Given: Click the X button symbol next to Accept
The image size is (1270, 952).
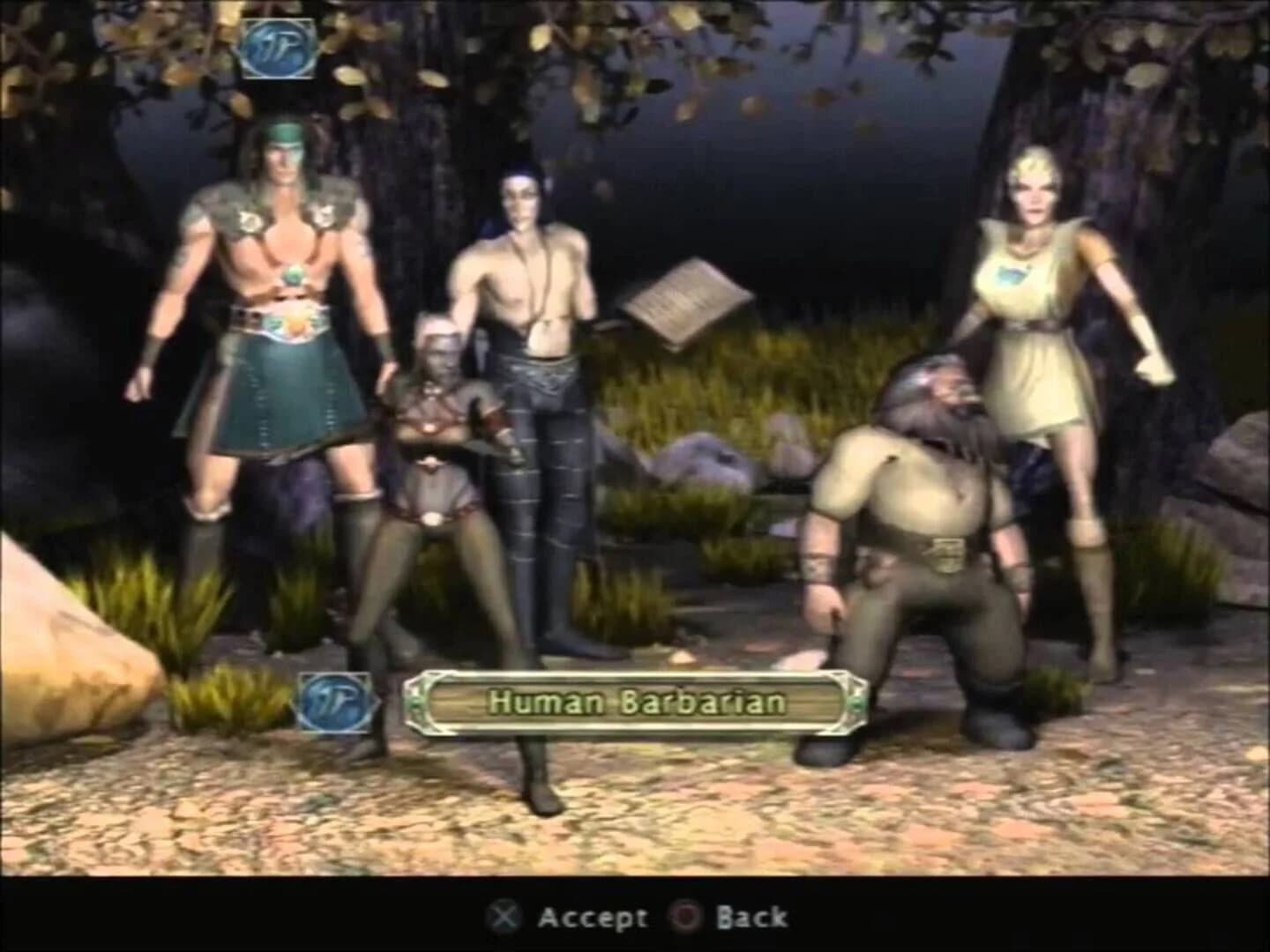Looking at the screenshot, I should [x=503, y=917].
